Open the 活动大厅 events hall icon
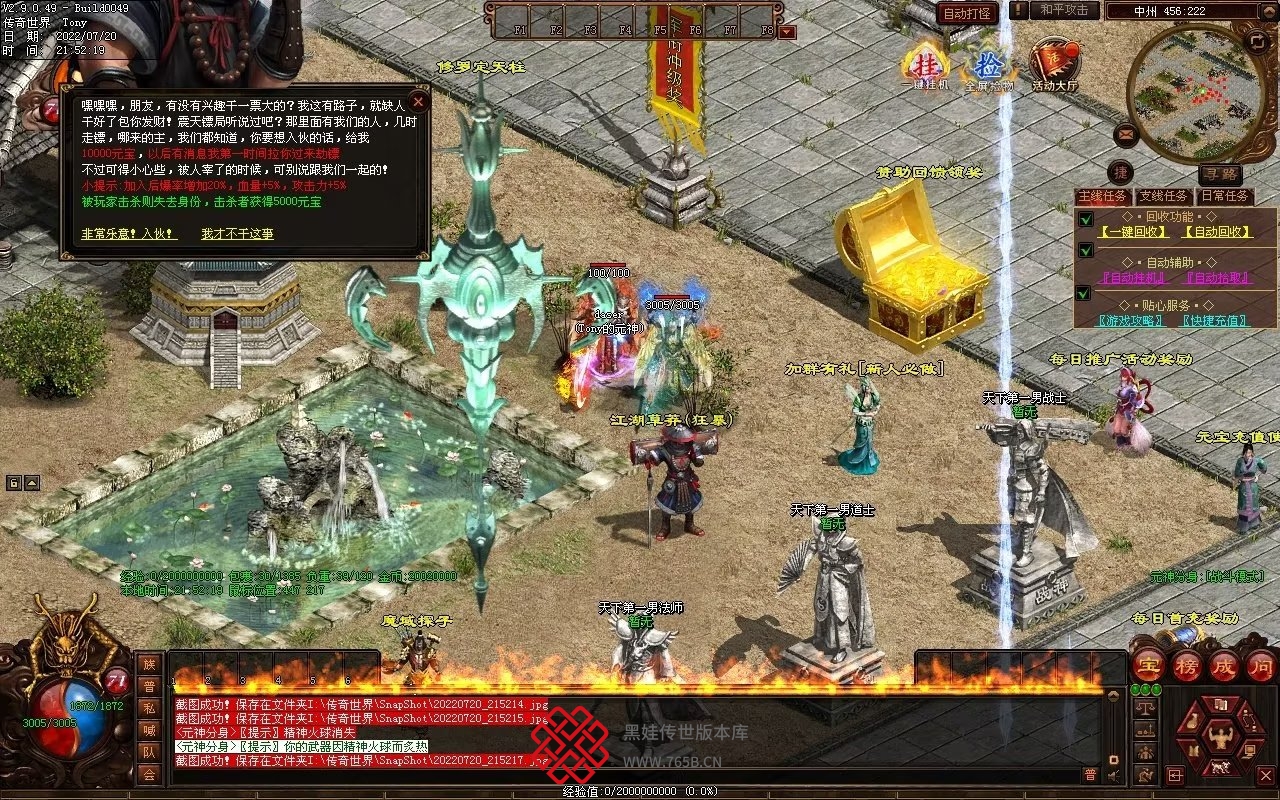This screenshot has height=800, width=1280. (1055, 66)
